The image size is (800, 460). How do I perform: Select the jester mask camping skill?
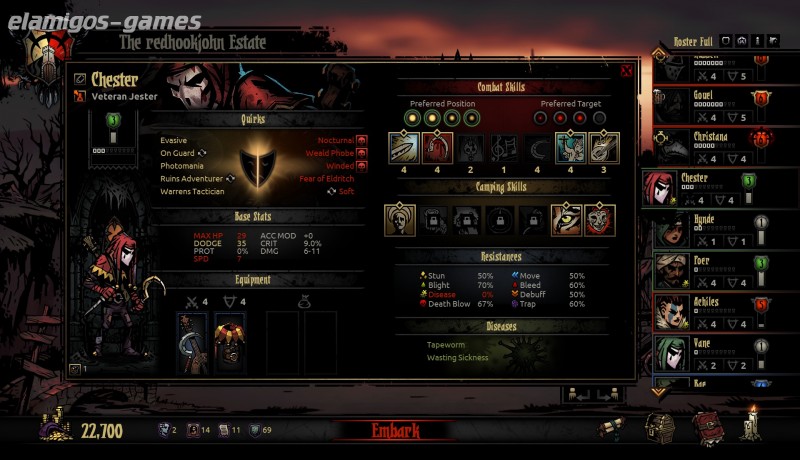tap(600, 220)
